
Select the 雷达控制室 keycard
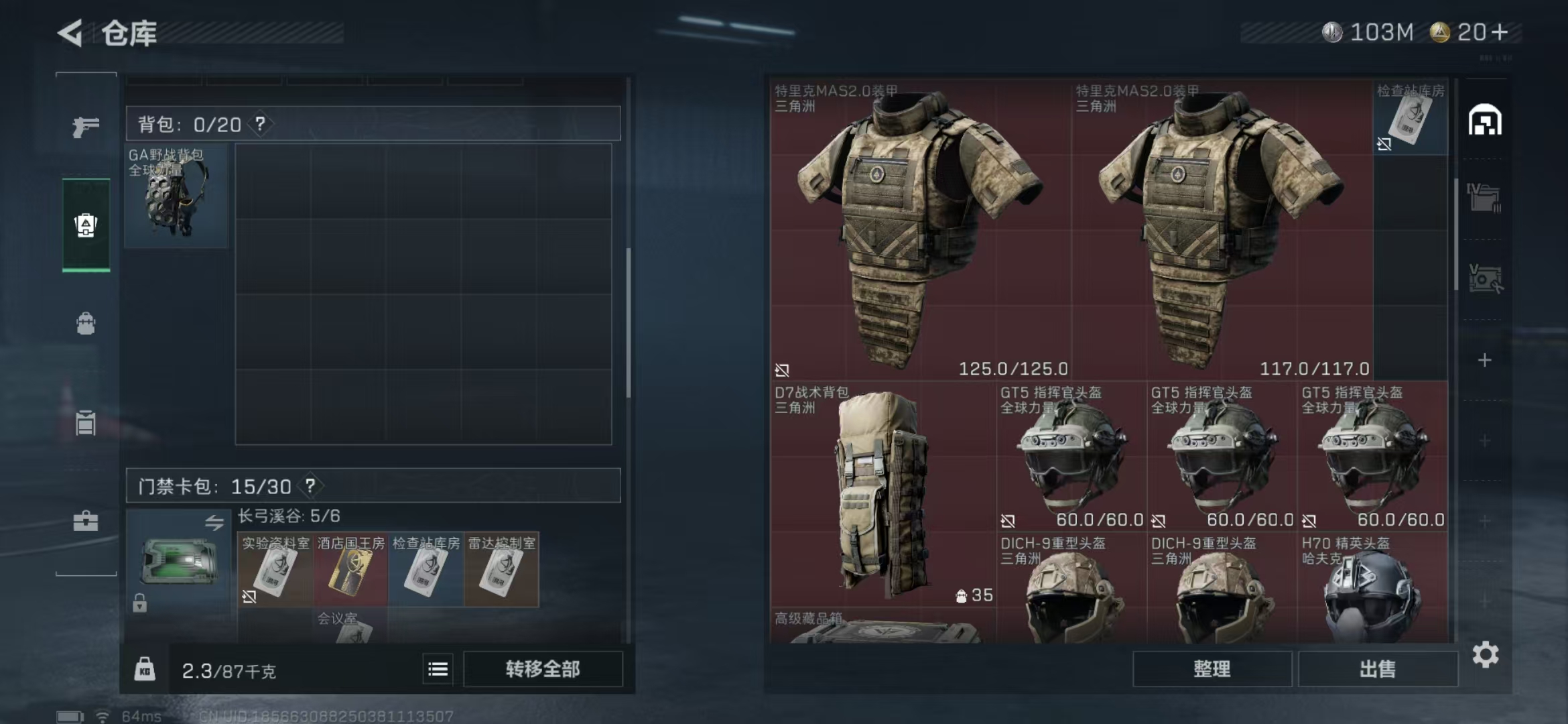point(501,570)
